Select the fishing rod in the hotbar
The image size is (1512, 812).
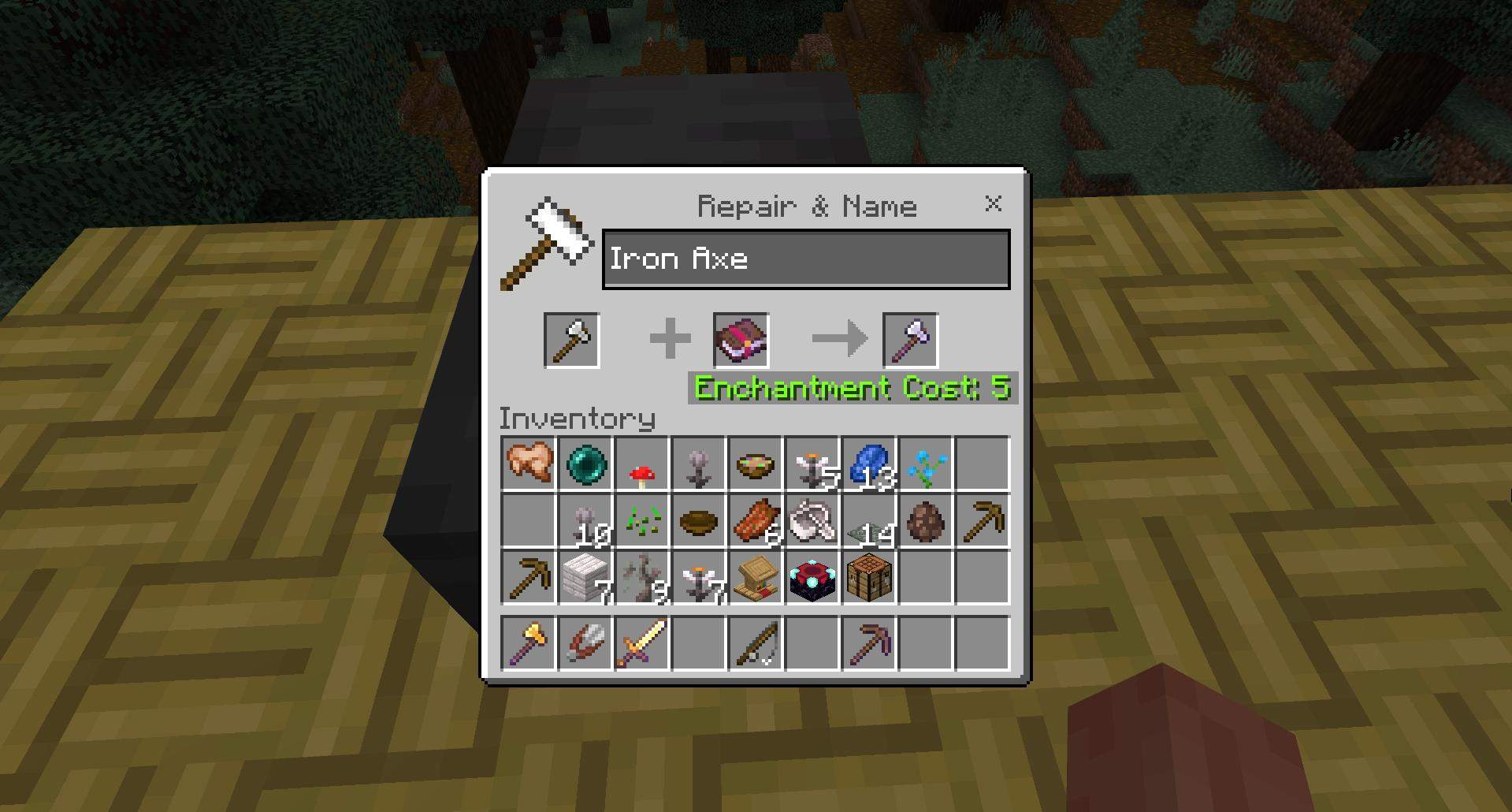pyautogui.click(x=755, y=643)
